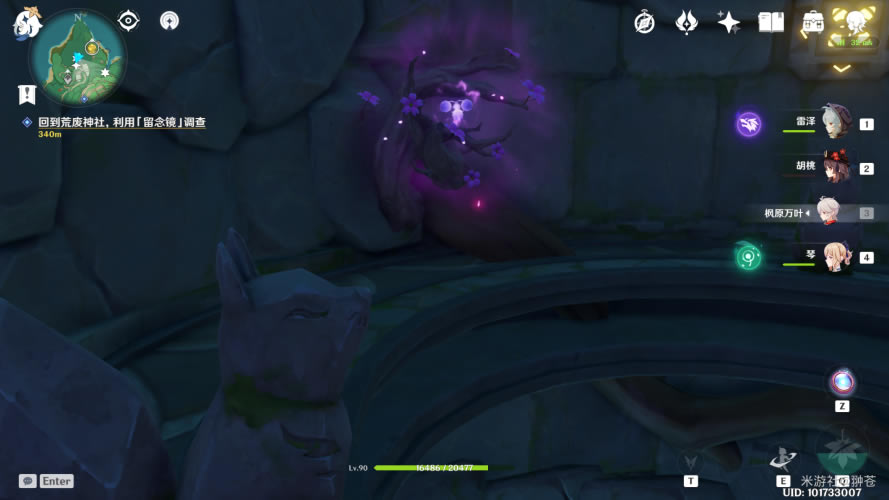Use the round gadget icon
Viewport: 889px width, 500px height.
tap(842, 382)
